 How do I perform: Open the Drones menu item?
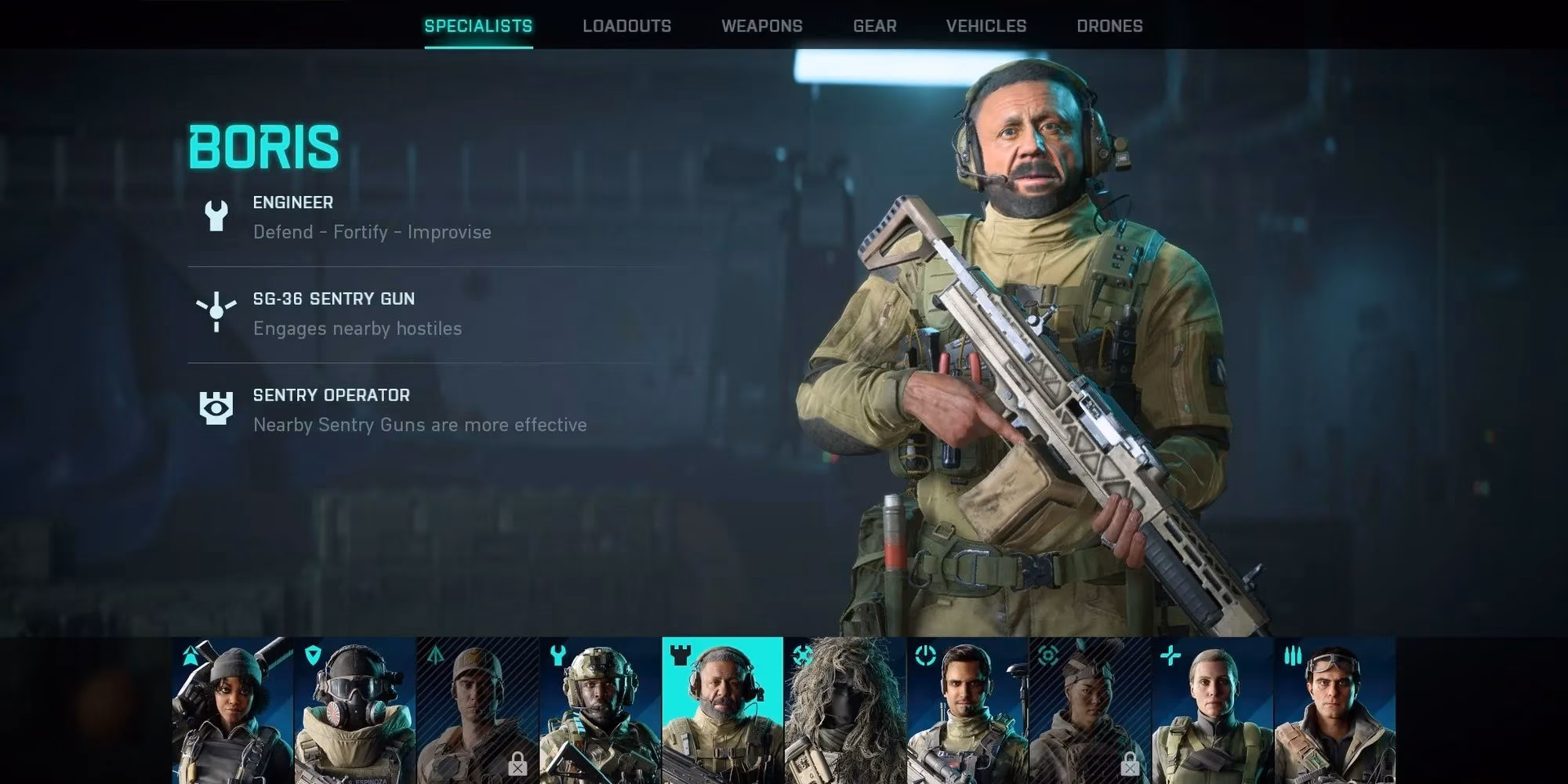click(1110, 25)
